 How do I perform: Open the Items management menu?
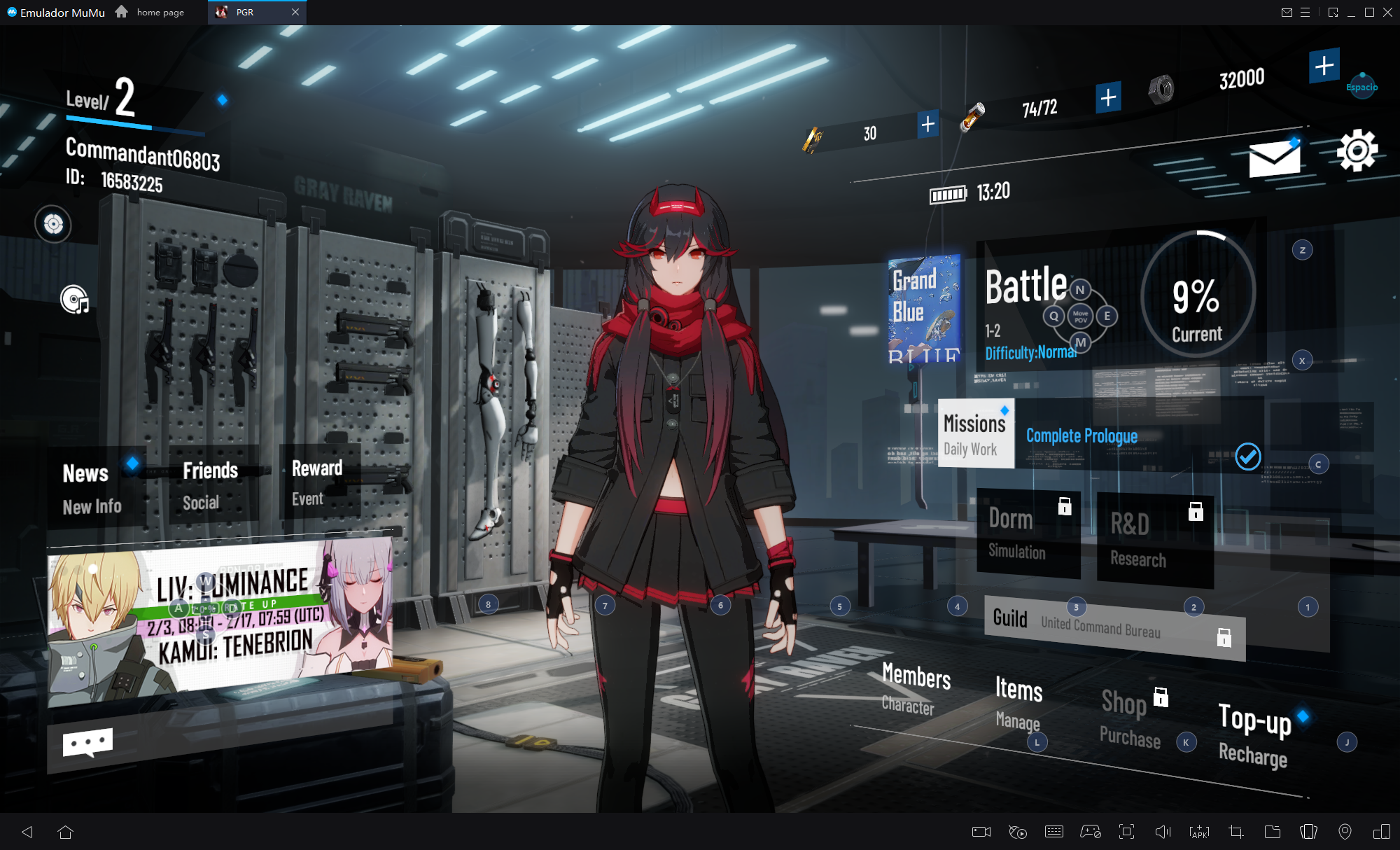click(1018, 702)
